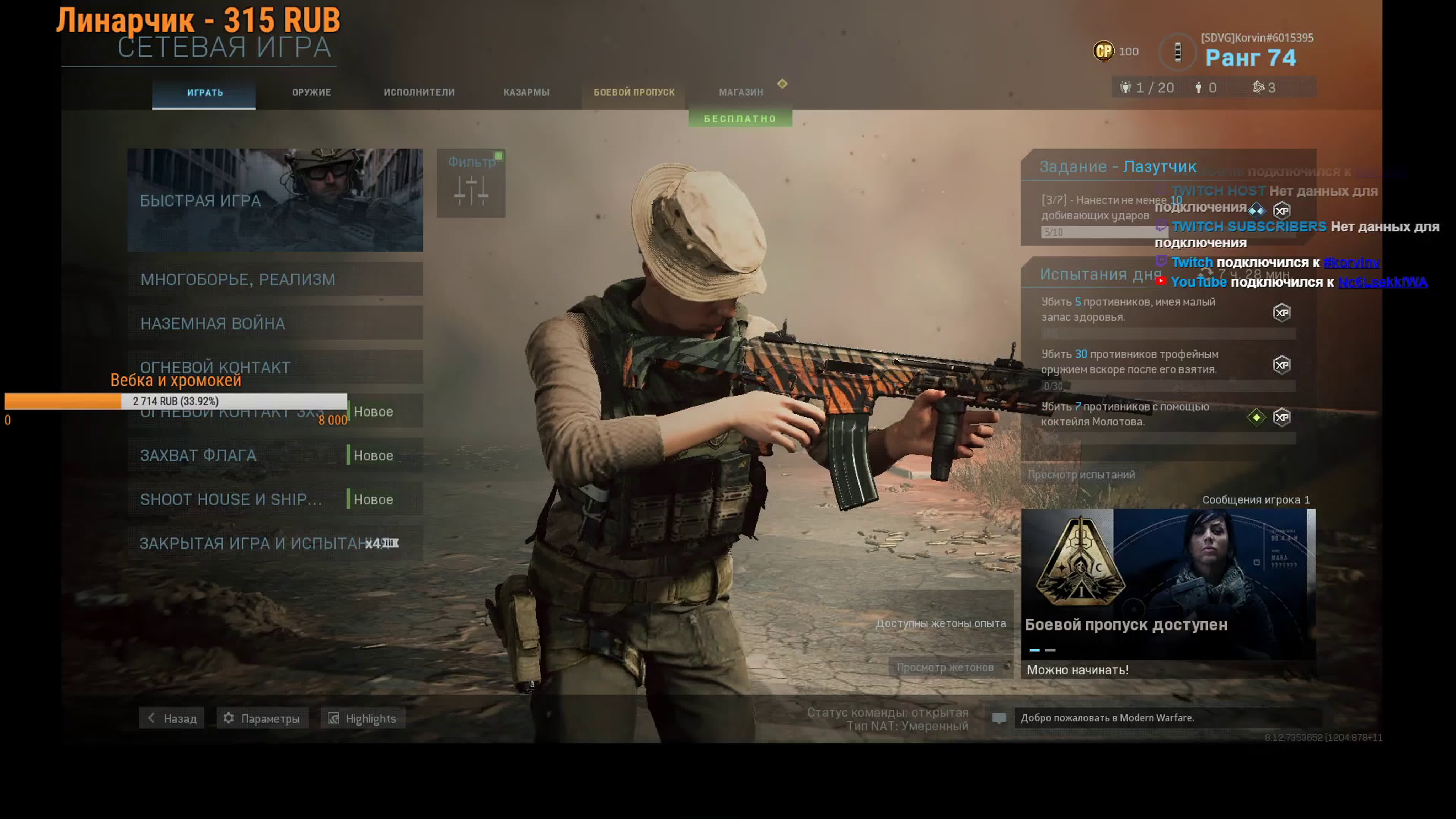Image resolution: width=1456 pixels, height=819 pixels.
Task: Start БЫСТРАЯ ИГРА quick play
Action: (275, 200)
